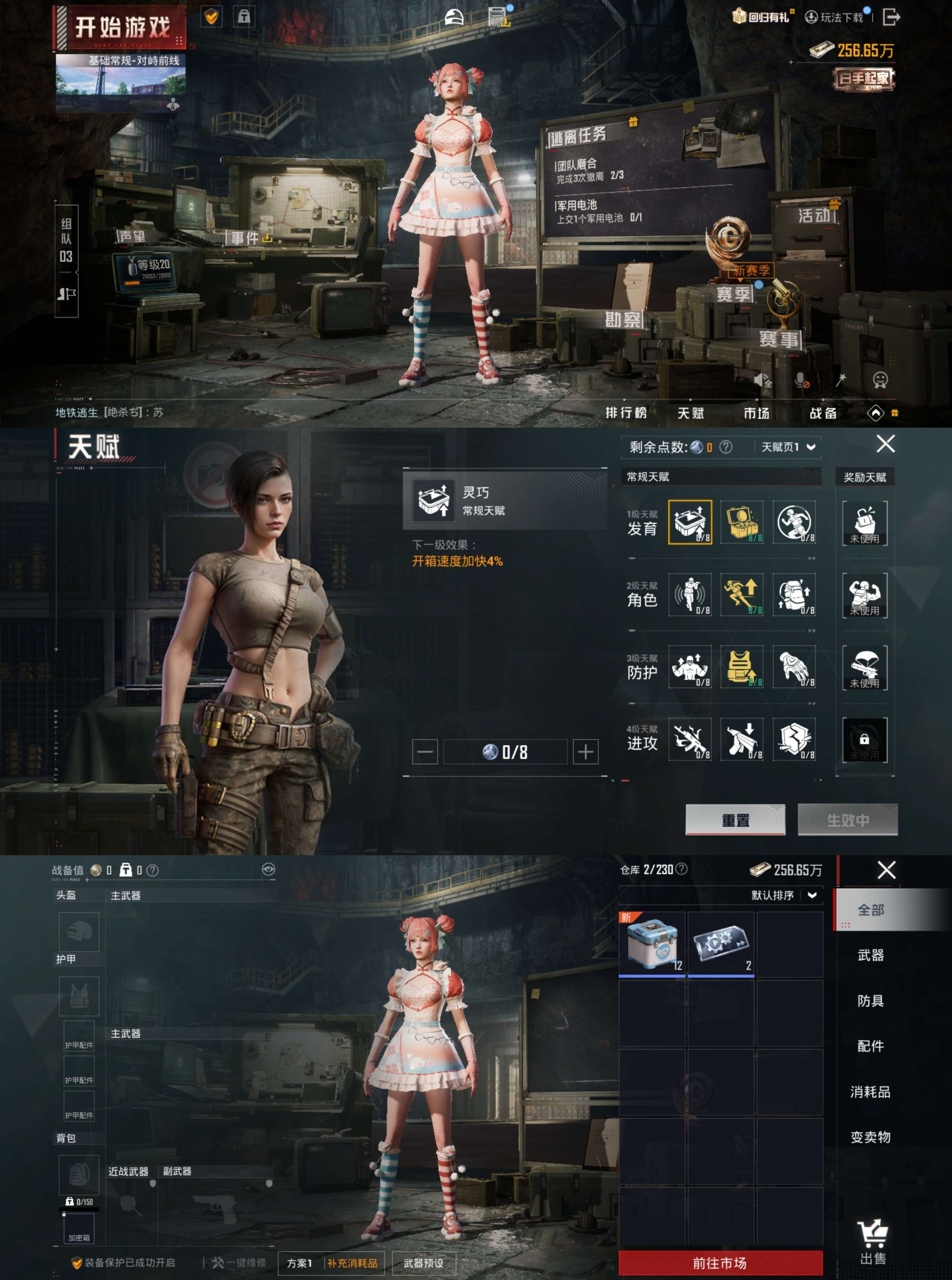This screenshot has height=1280, width=952.
Task: Close the 天赋 talent panel
Action: [x=885, y=444]
